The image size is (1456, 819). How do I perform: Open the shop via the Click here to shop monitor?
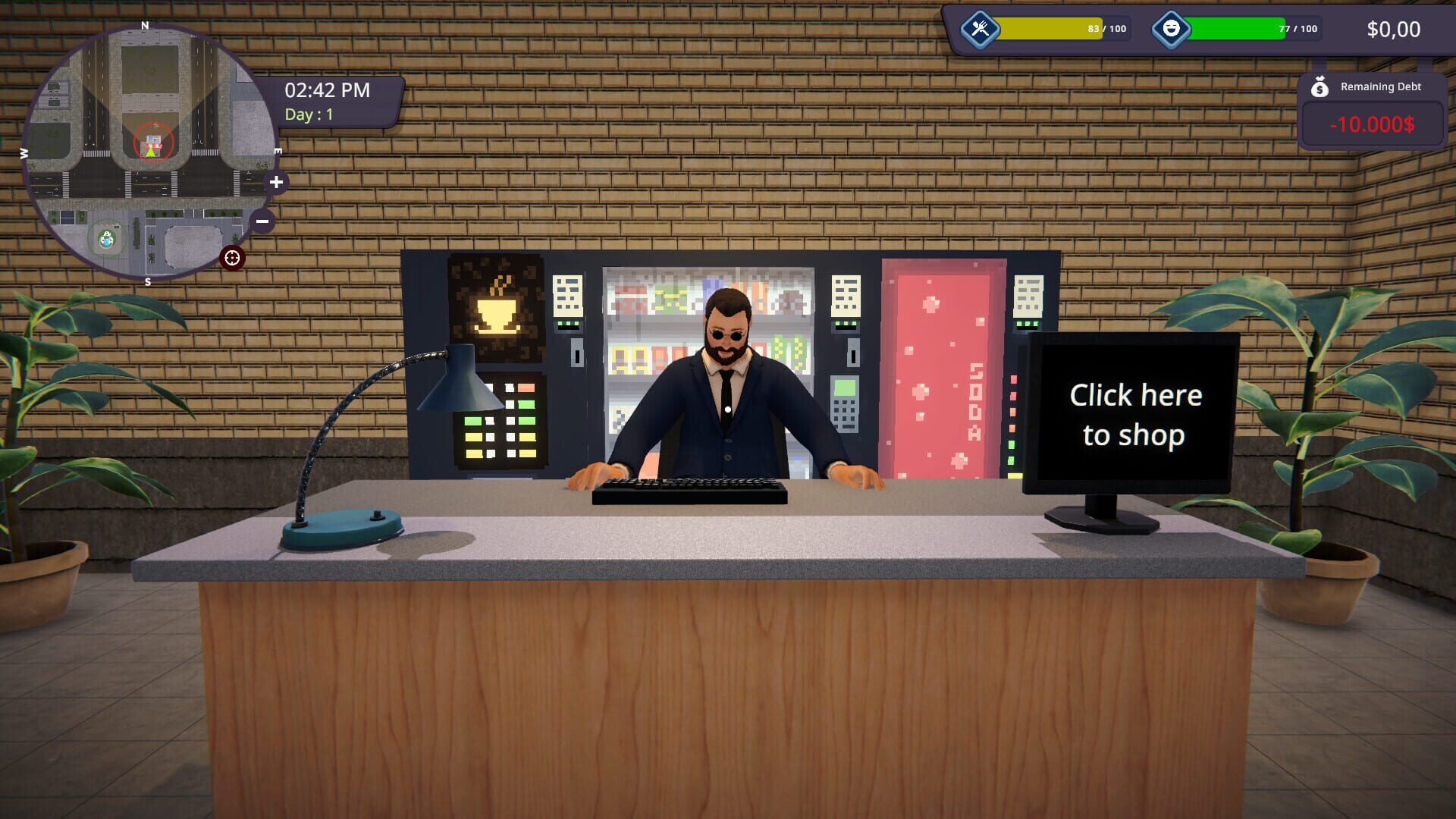tap(1135, 415)
